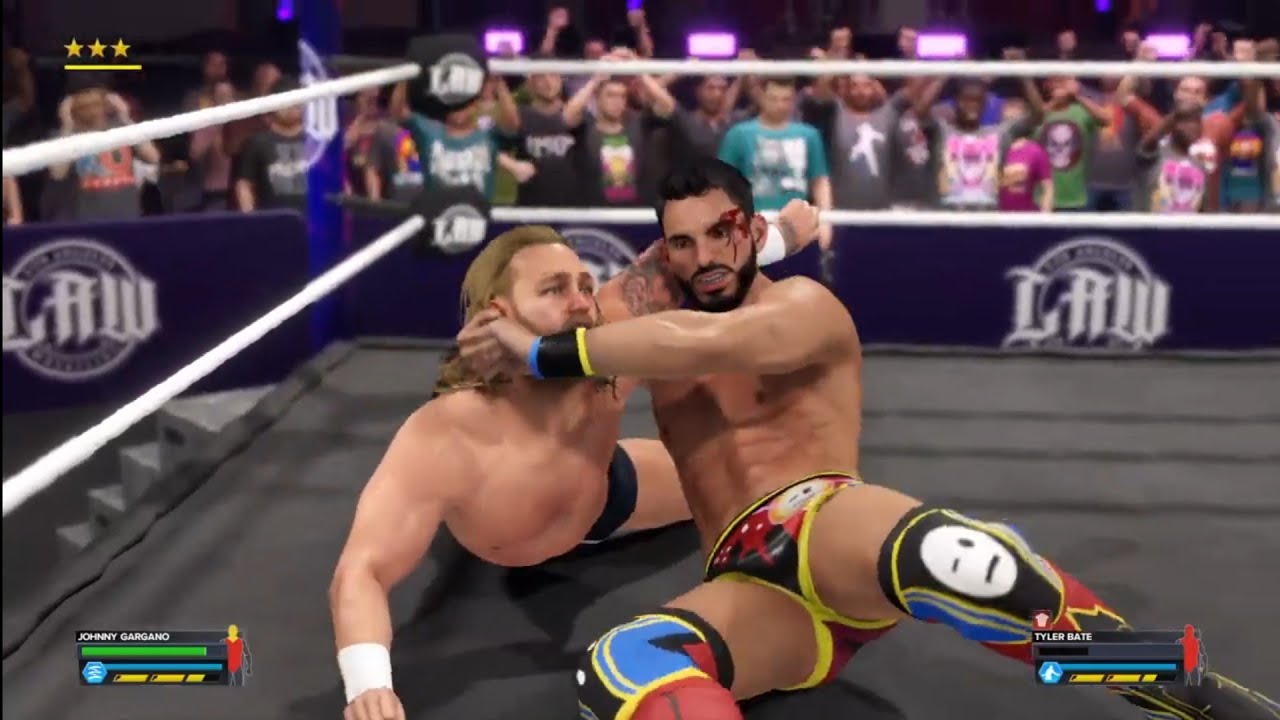Select Johnny Gargano's blue hexagon payback icon
The height and width of the screenshot is (720, 1280).
[94, 672]
